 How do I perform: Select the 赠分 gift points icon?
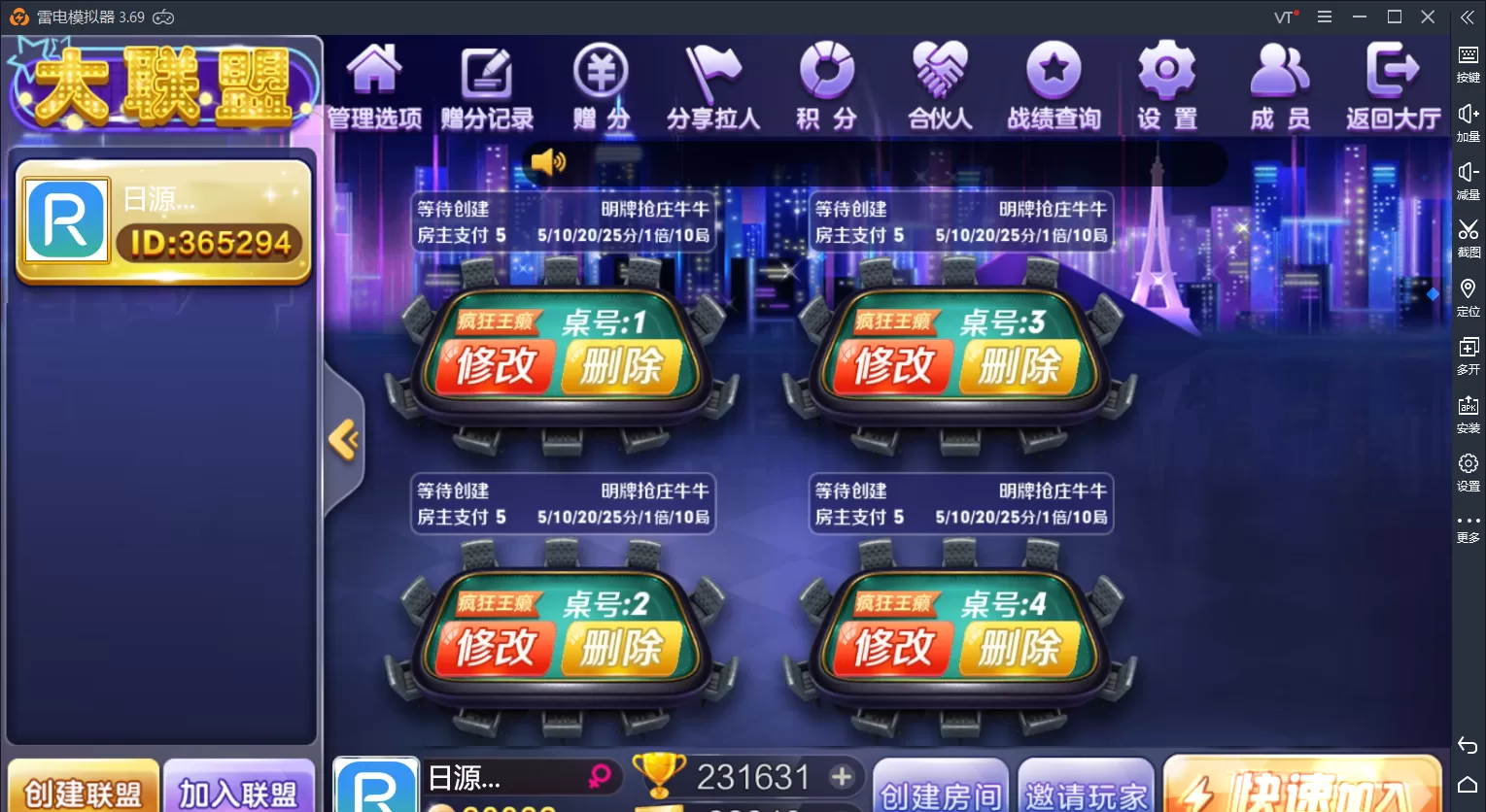click(601, 85)
